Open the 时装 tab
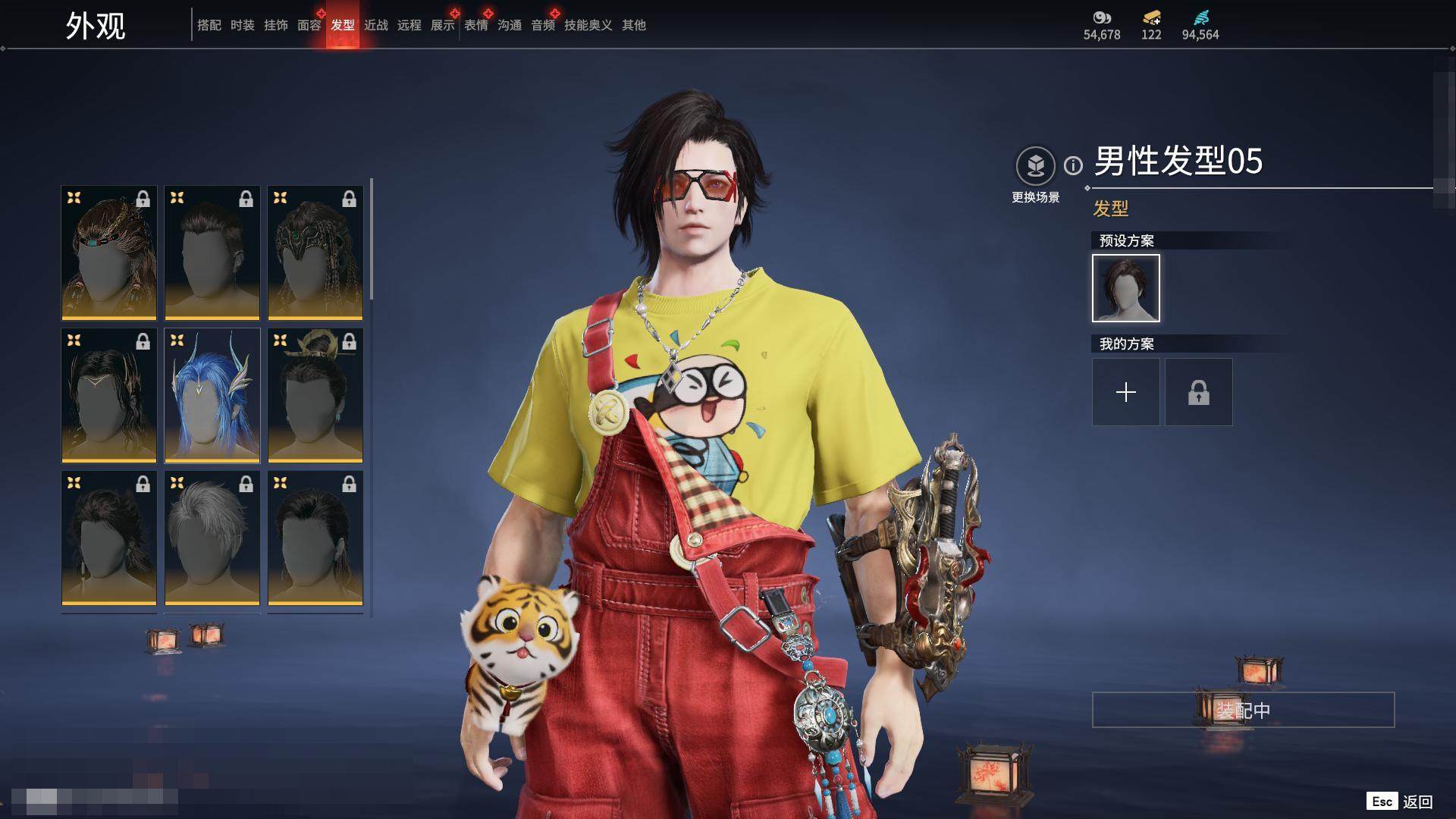Viewport: 1456px width, 819px height. 243,25
